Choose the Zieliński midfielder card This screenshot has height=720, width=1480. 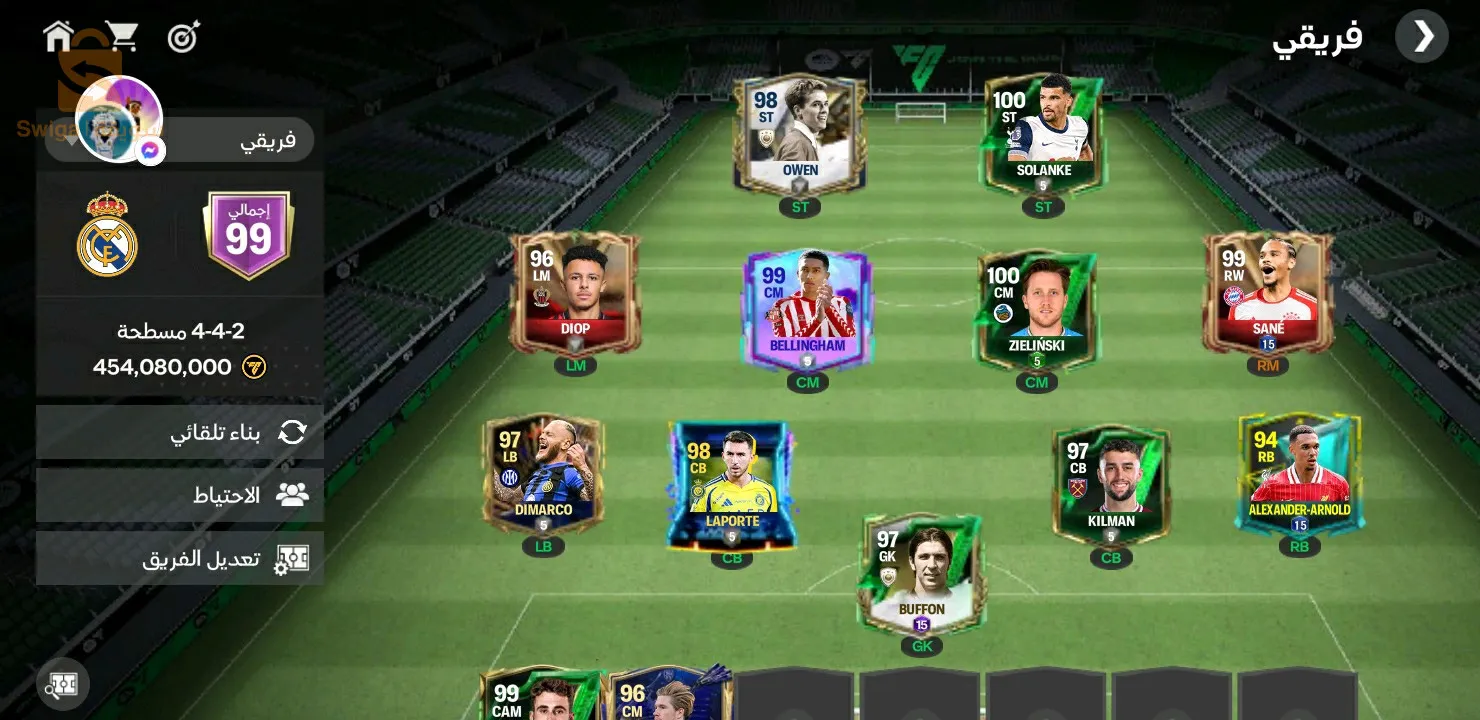point(1036,310)
